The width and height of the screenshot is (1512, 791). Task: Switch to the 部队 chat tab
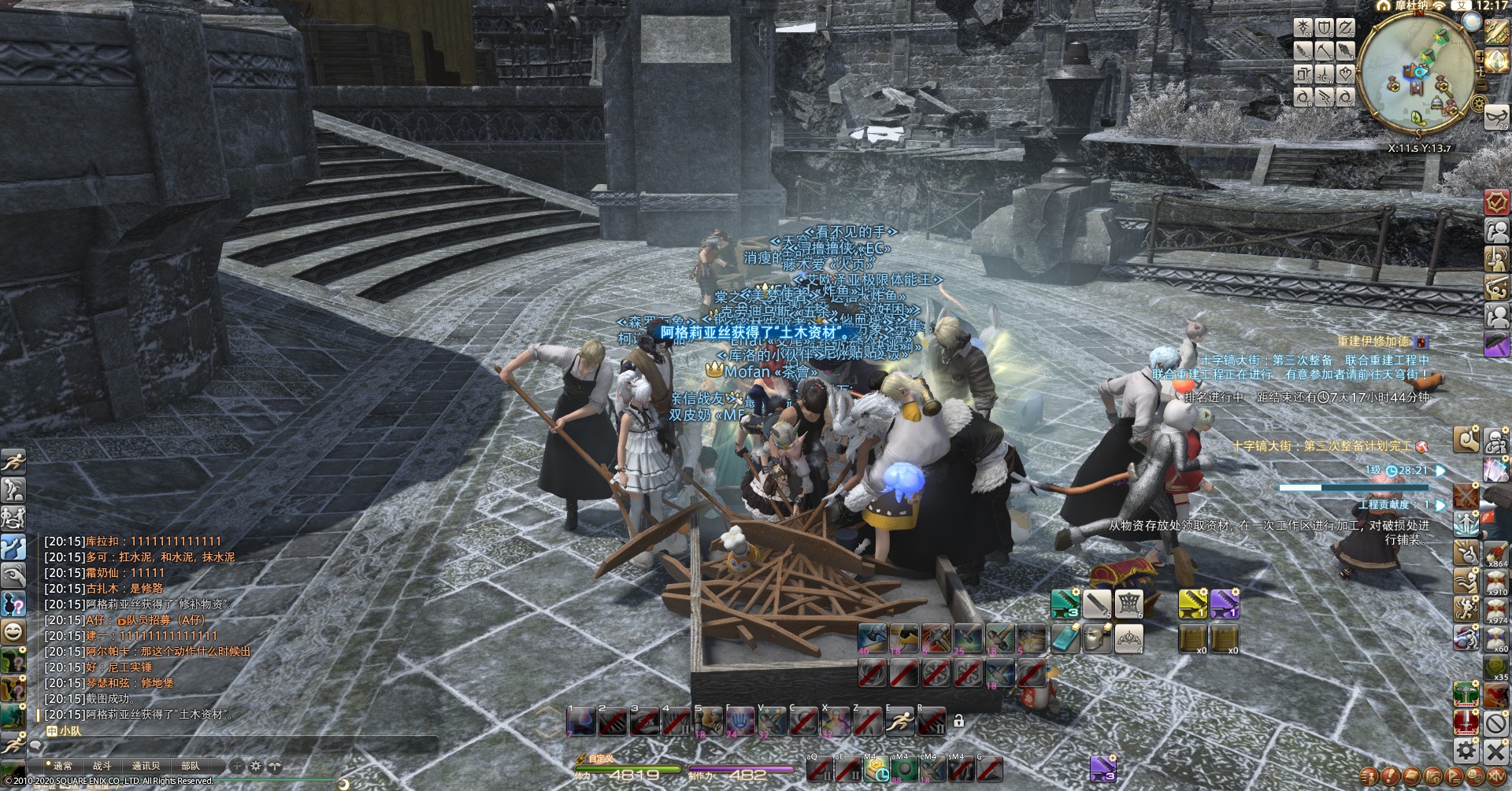(190, 765)
